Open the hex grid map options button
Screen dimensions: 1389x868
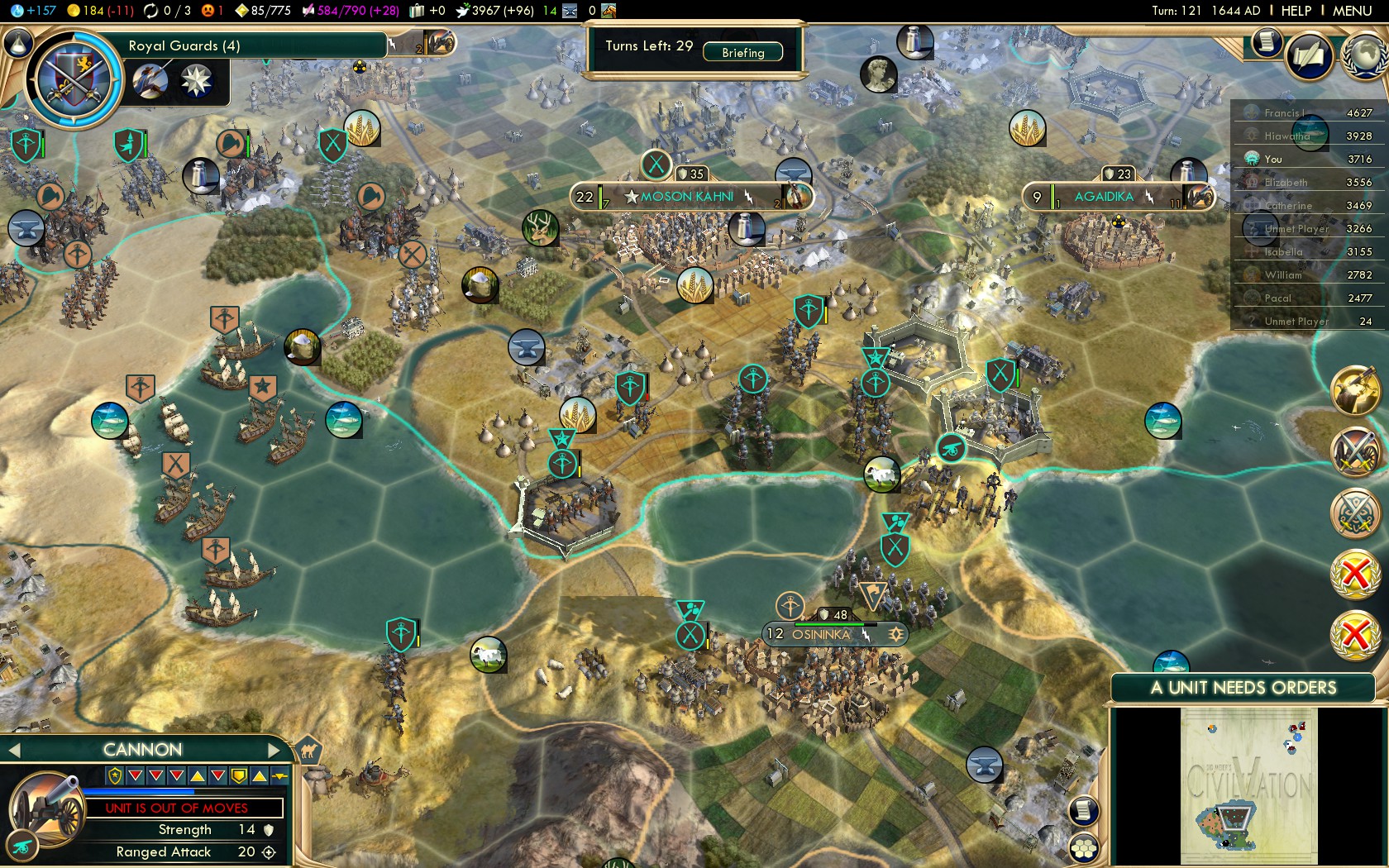tap(1083, 848)
